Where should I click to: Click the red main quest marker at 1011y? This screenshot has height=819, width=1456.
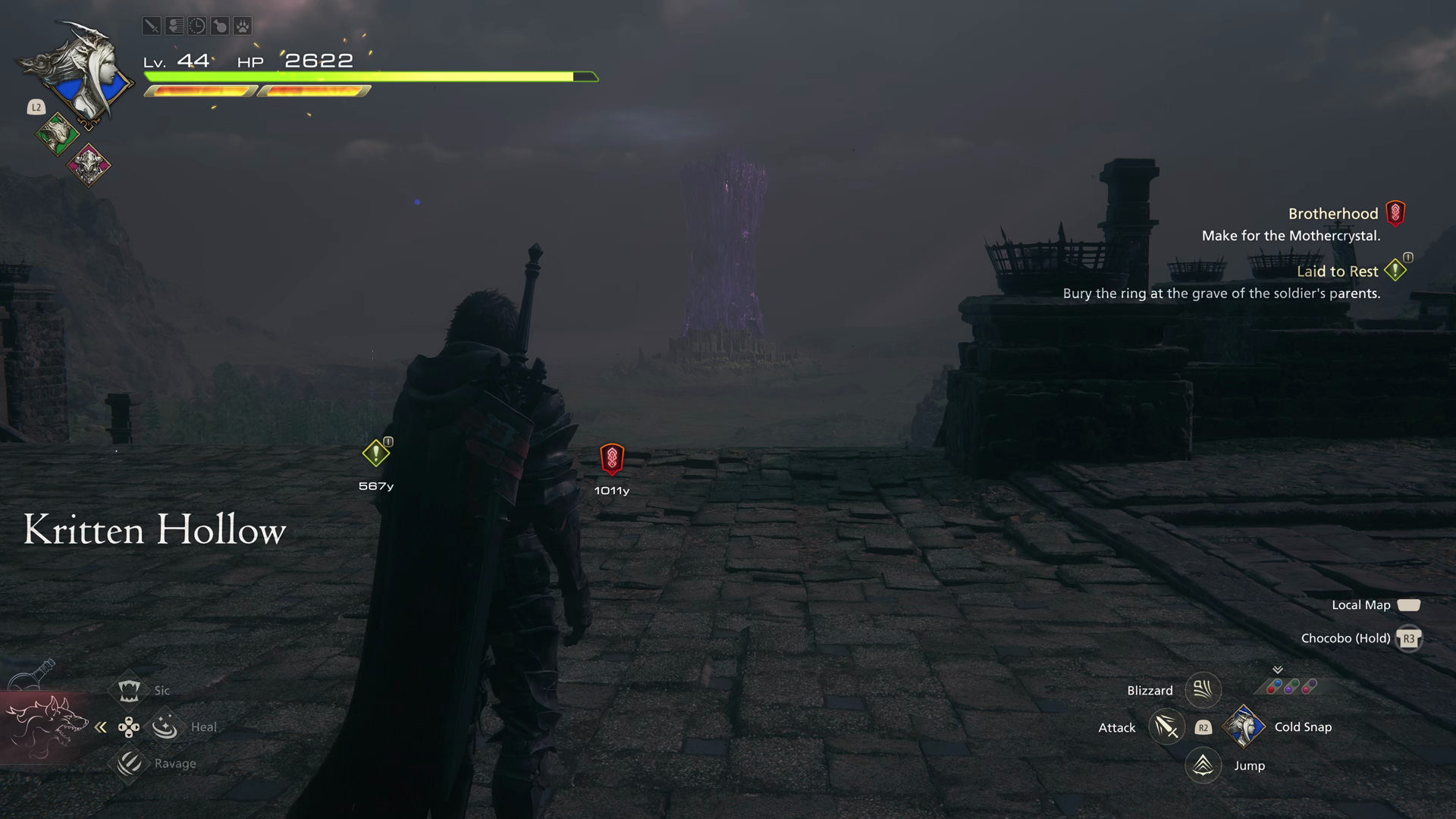tap(612, 459)
